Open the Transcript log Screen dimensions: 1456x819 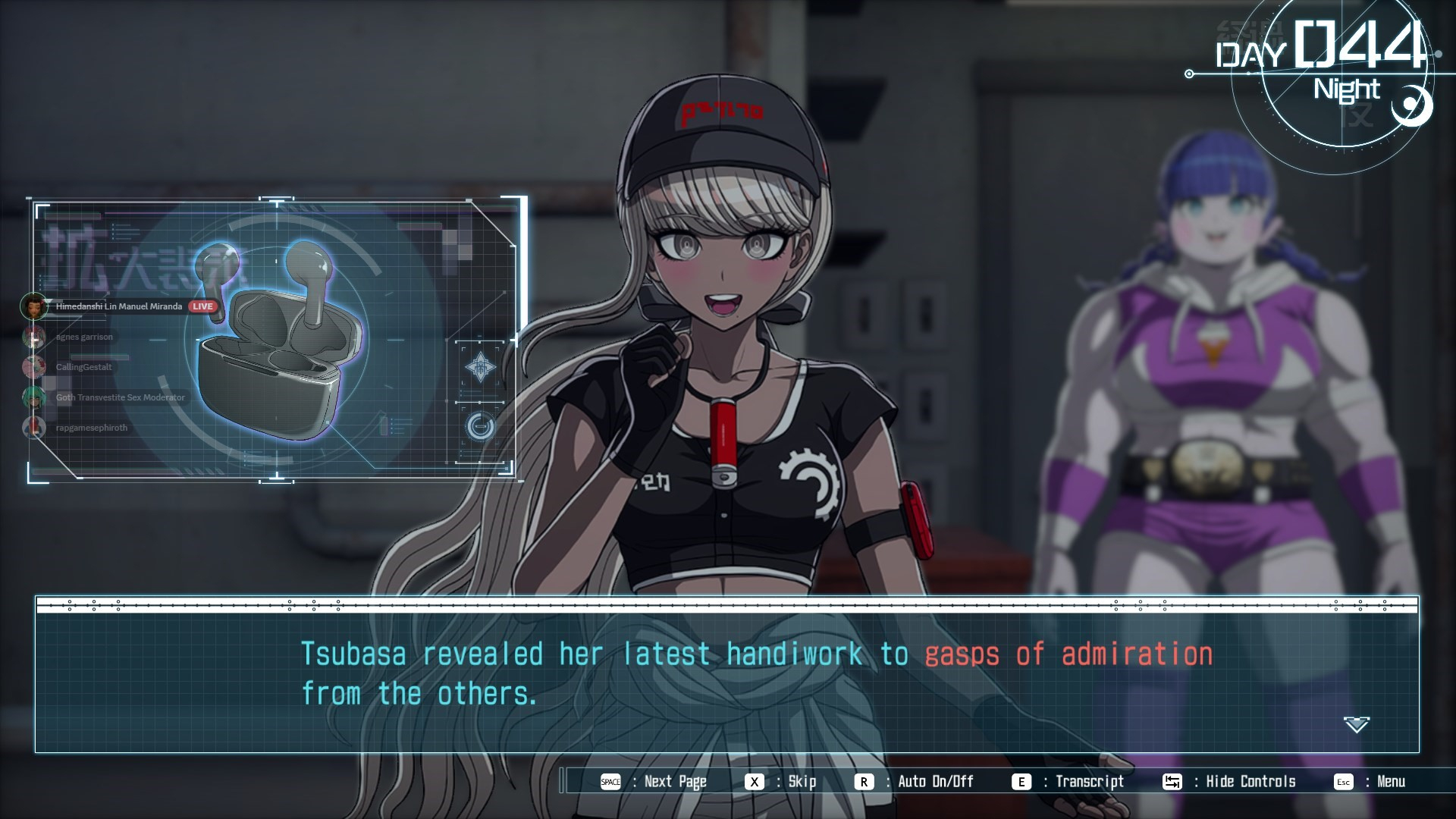[x=1068, y=782]
